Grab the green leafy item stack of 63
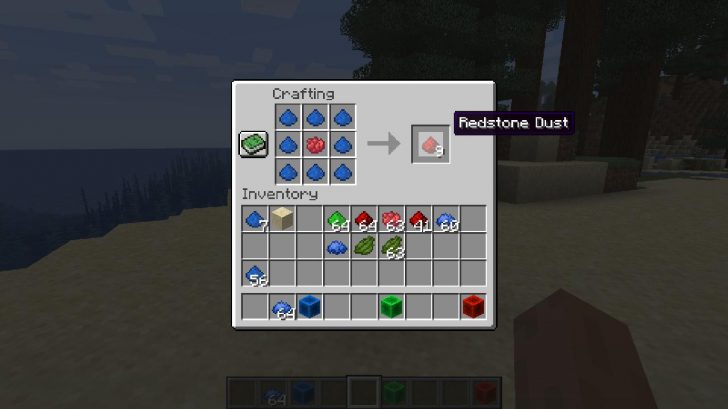The image size is (728, 409). [x=391, y=246]
